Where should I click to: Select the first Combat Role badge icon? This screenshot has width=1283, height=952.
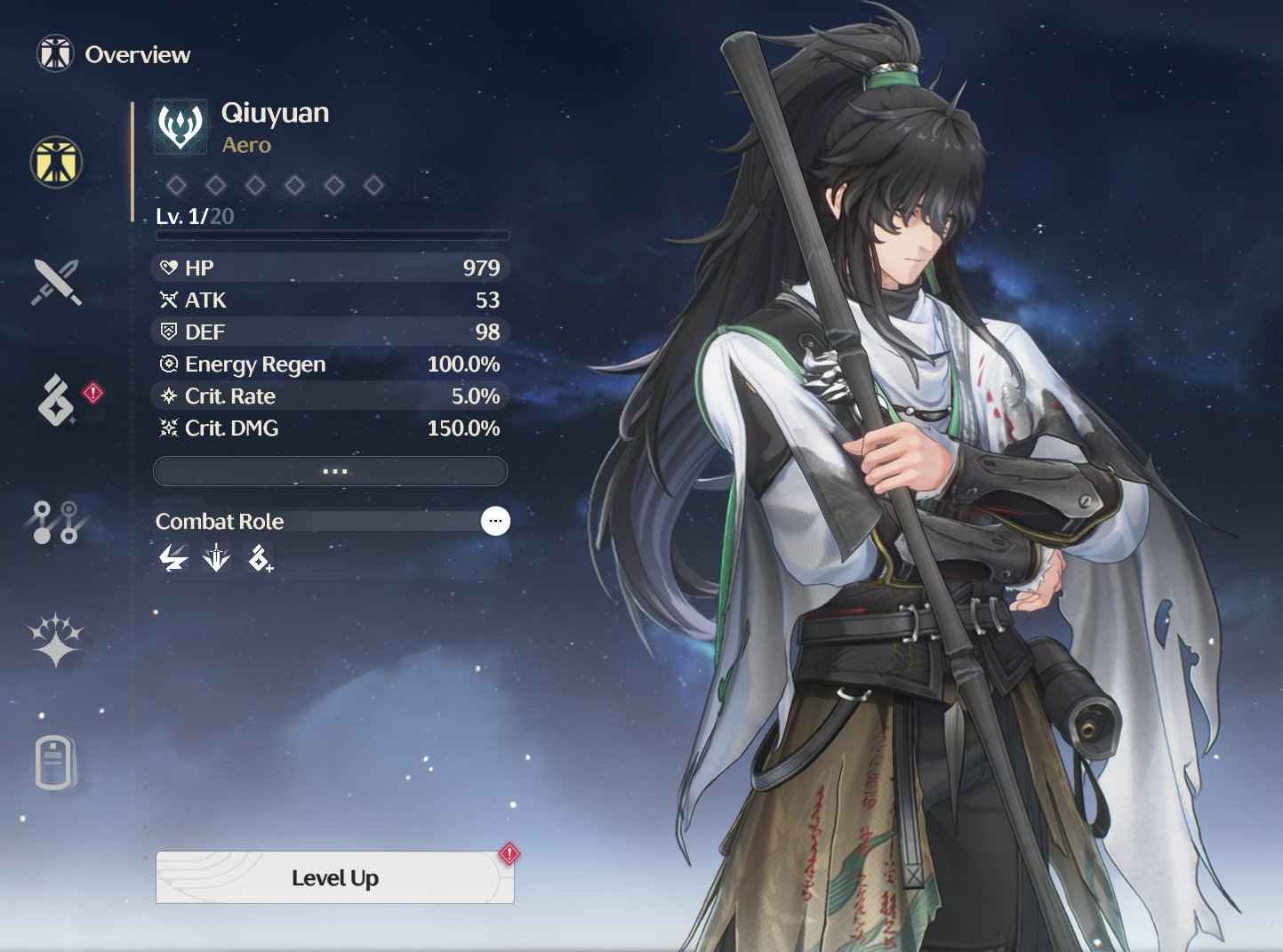tap(172, 559)
